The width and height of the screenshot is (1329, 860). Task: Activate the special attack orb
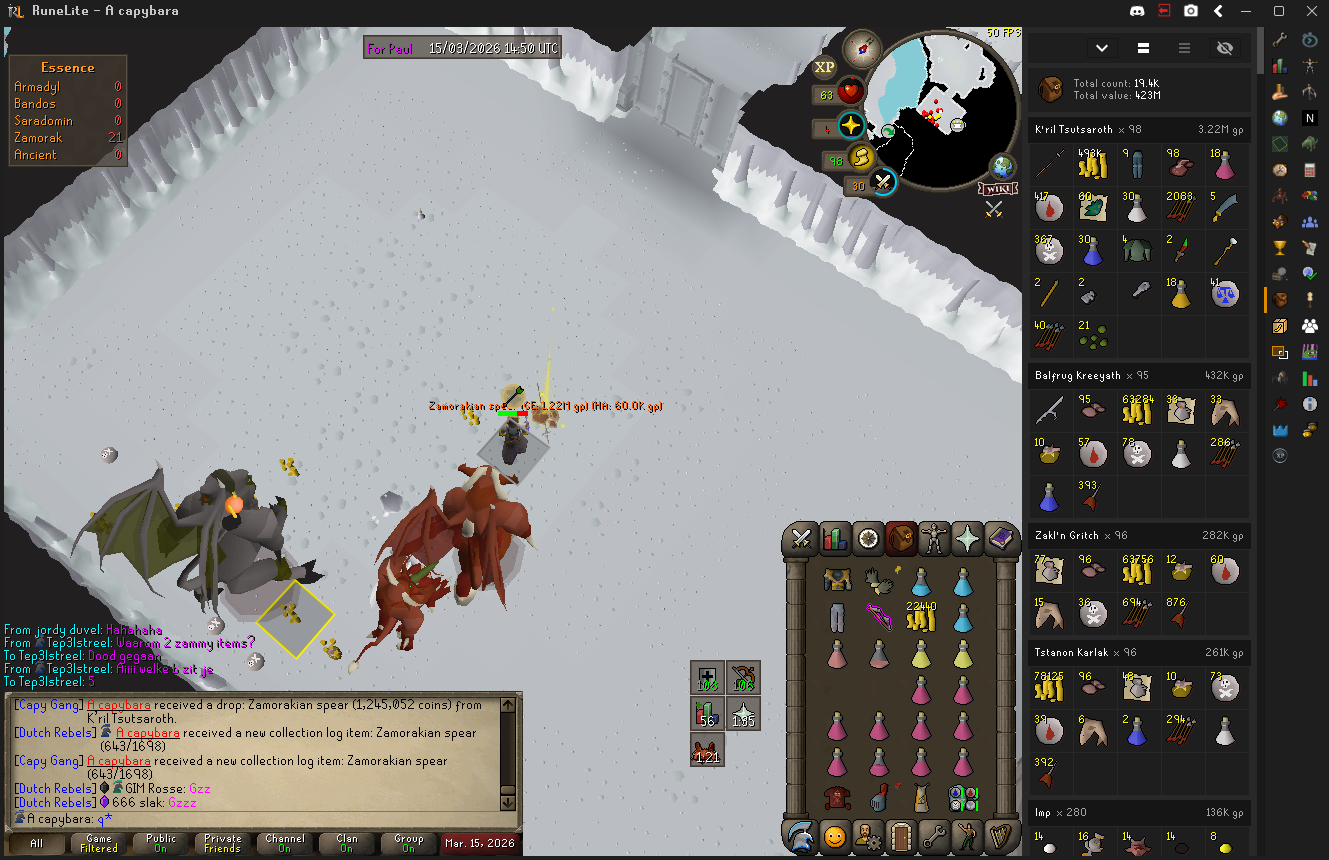coord(883,183)
